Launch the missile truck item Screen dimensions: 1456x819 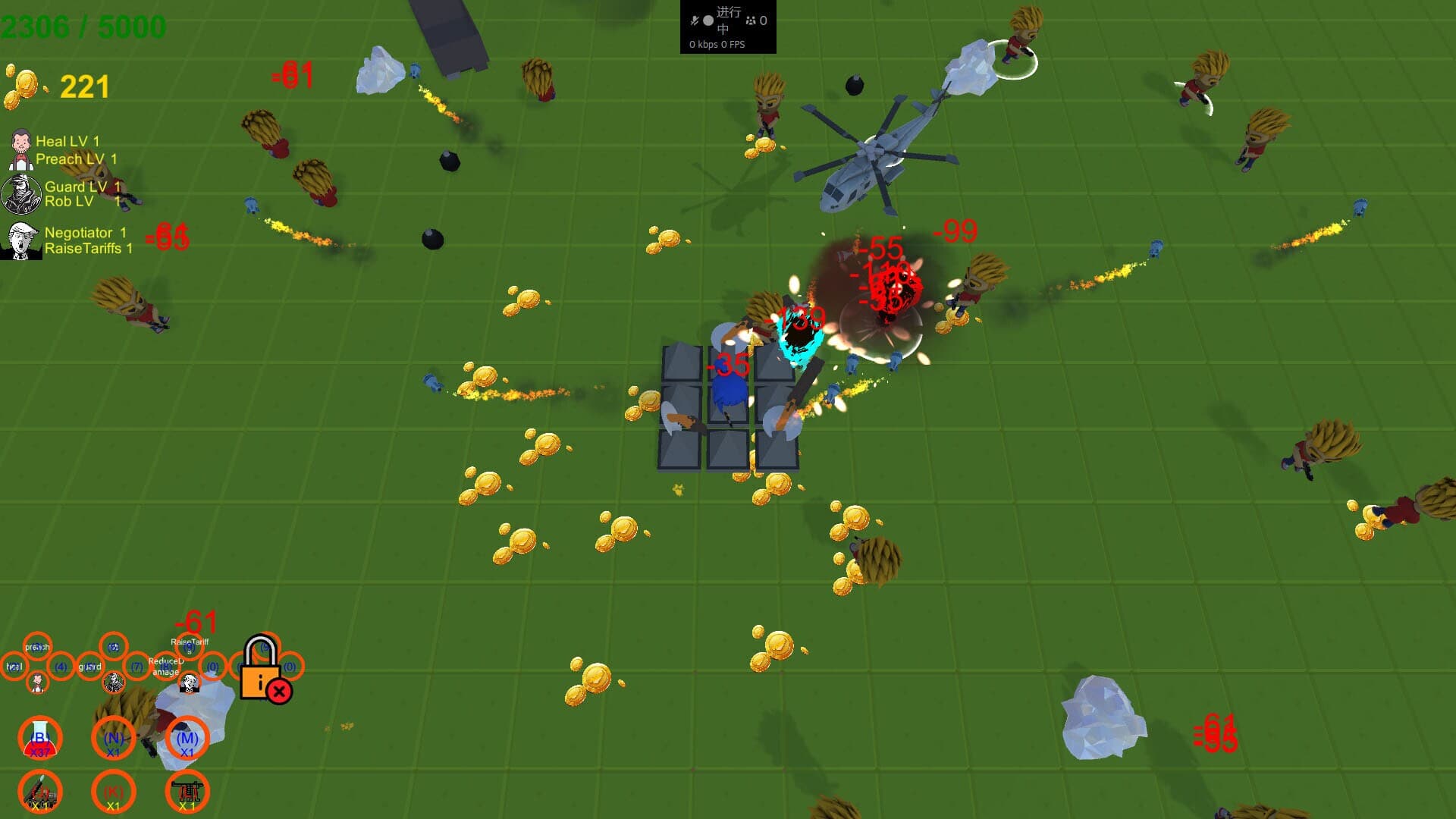coord(40,792)
